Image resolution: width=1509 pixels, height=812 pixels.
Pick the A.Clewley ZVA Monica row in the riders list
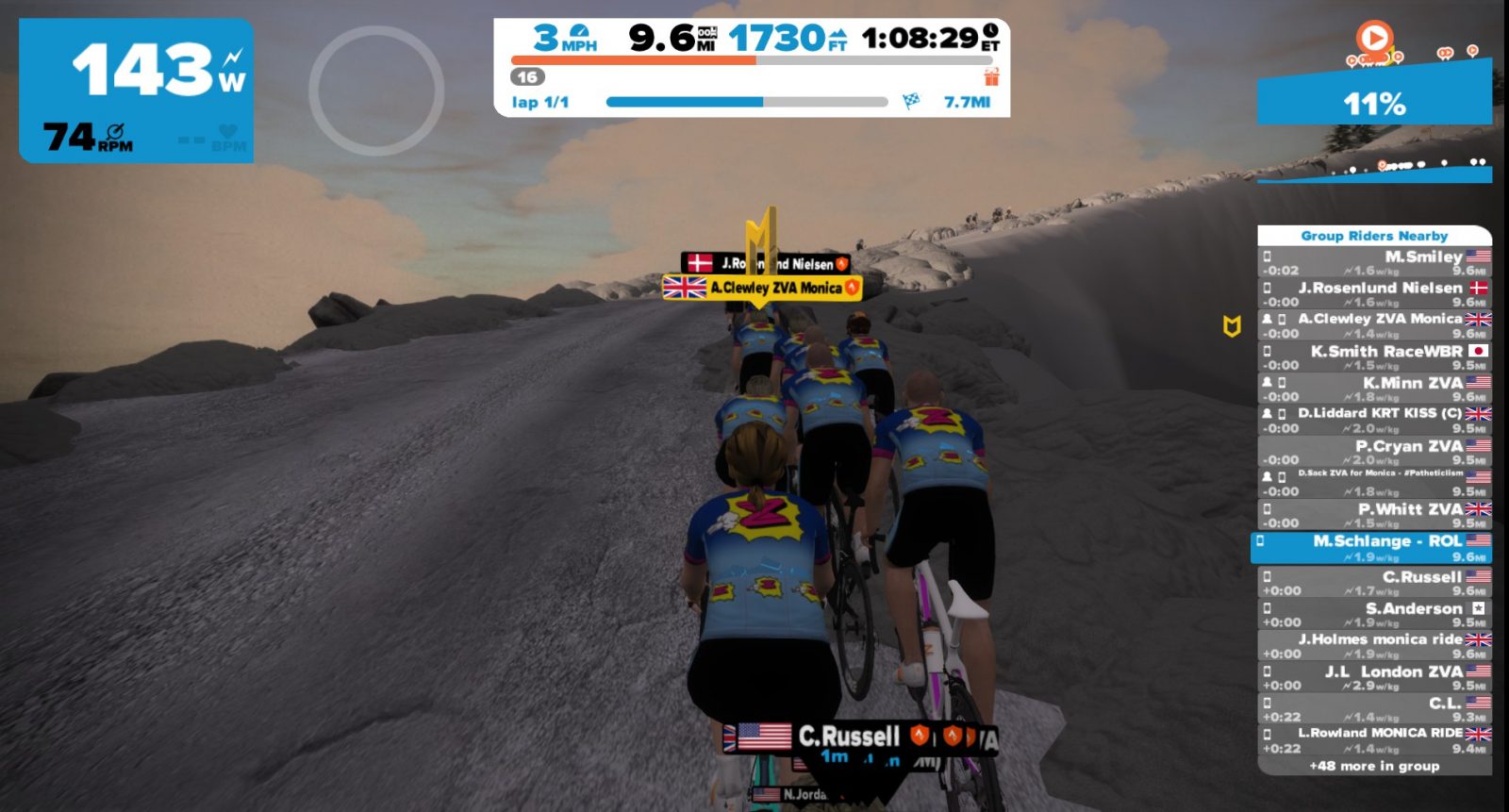pos(1374,325)
